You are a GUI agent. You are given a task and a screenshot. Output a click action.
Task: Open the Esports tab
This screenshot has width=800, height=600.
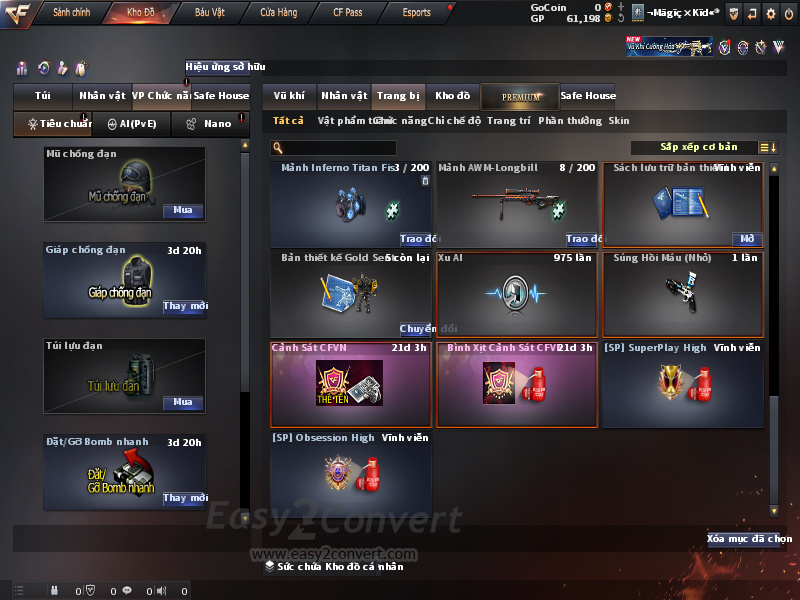[416, 13]
